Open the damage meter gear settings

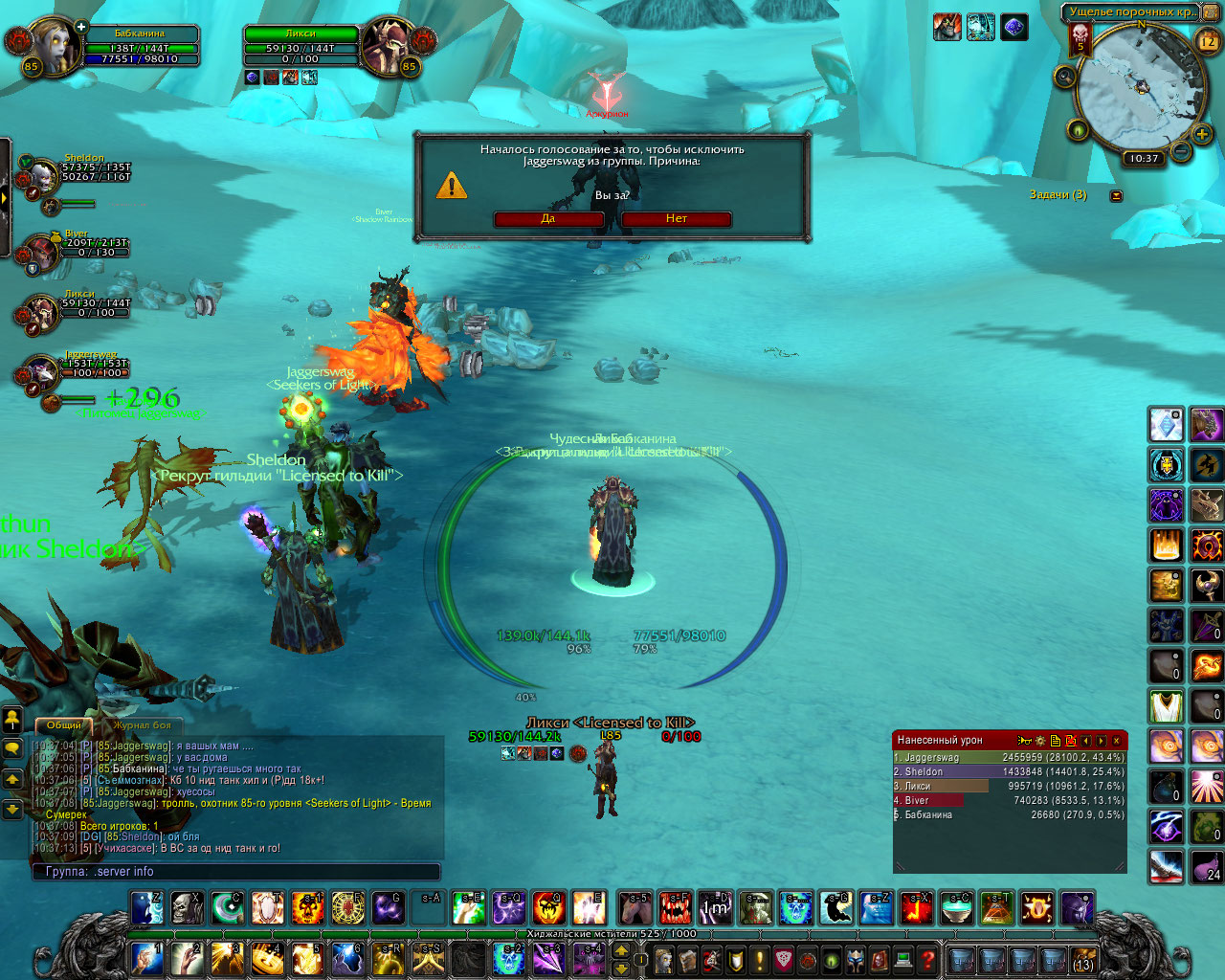click(1040, 741)
